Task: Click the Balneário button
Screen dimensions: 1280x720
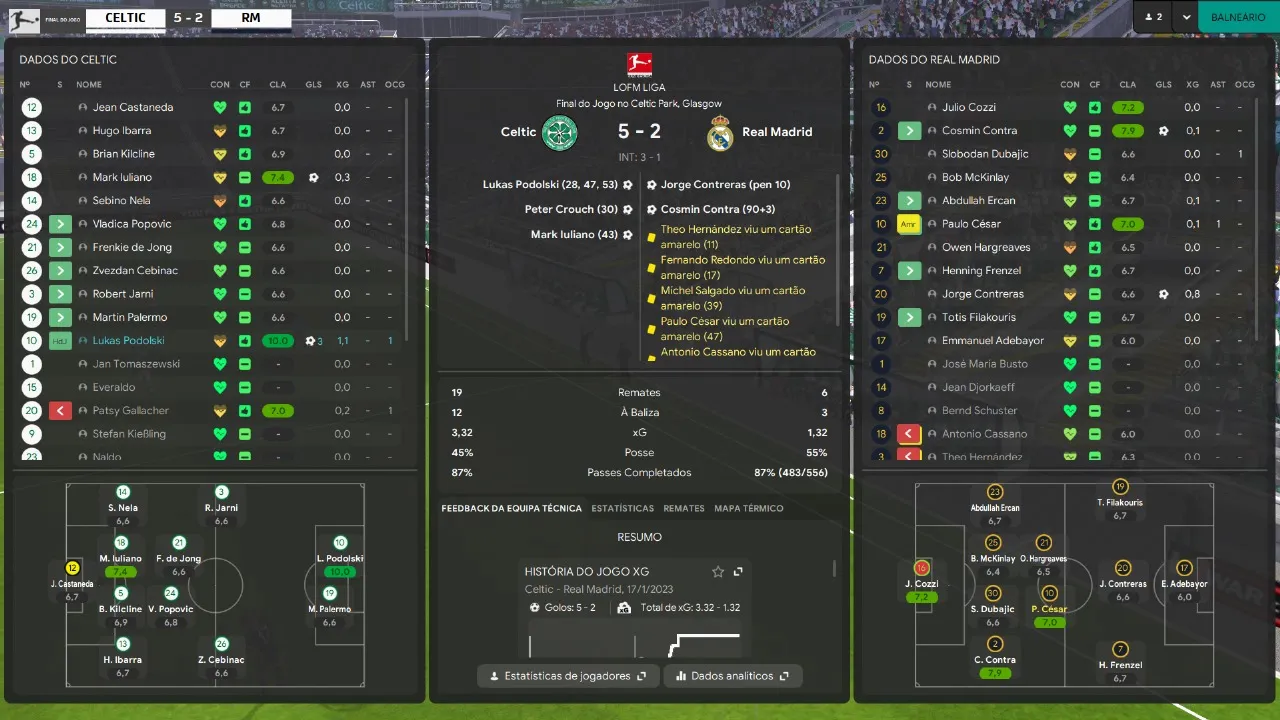Action: pyautogui.click(x=1238, y=17)
